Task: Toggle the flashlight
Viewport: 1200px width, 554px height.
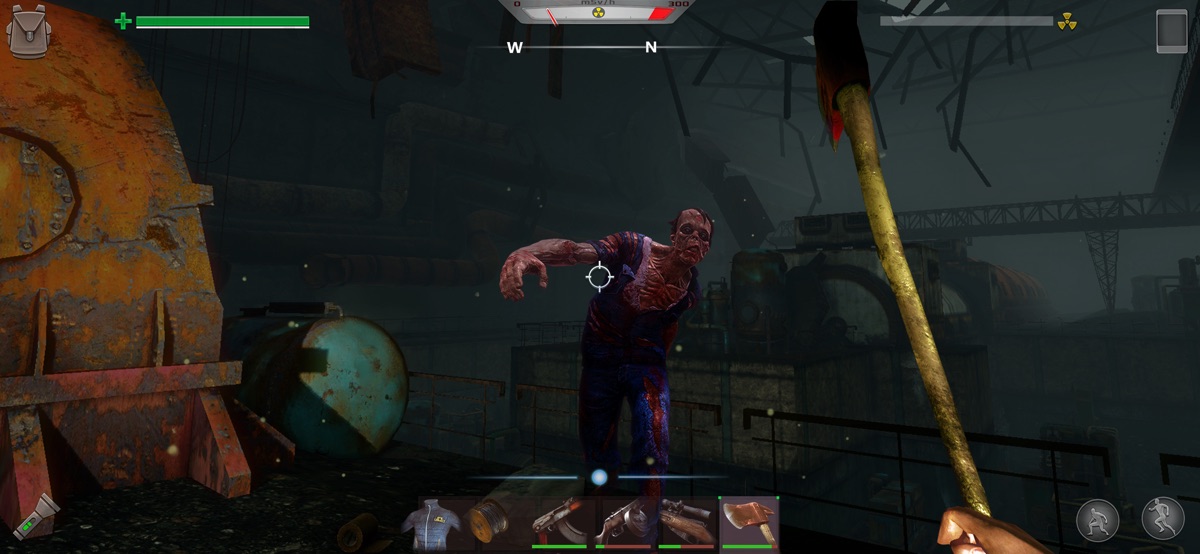Action: [36, 517]
